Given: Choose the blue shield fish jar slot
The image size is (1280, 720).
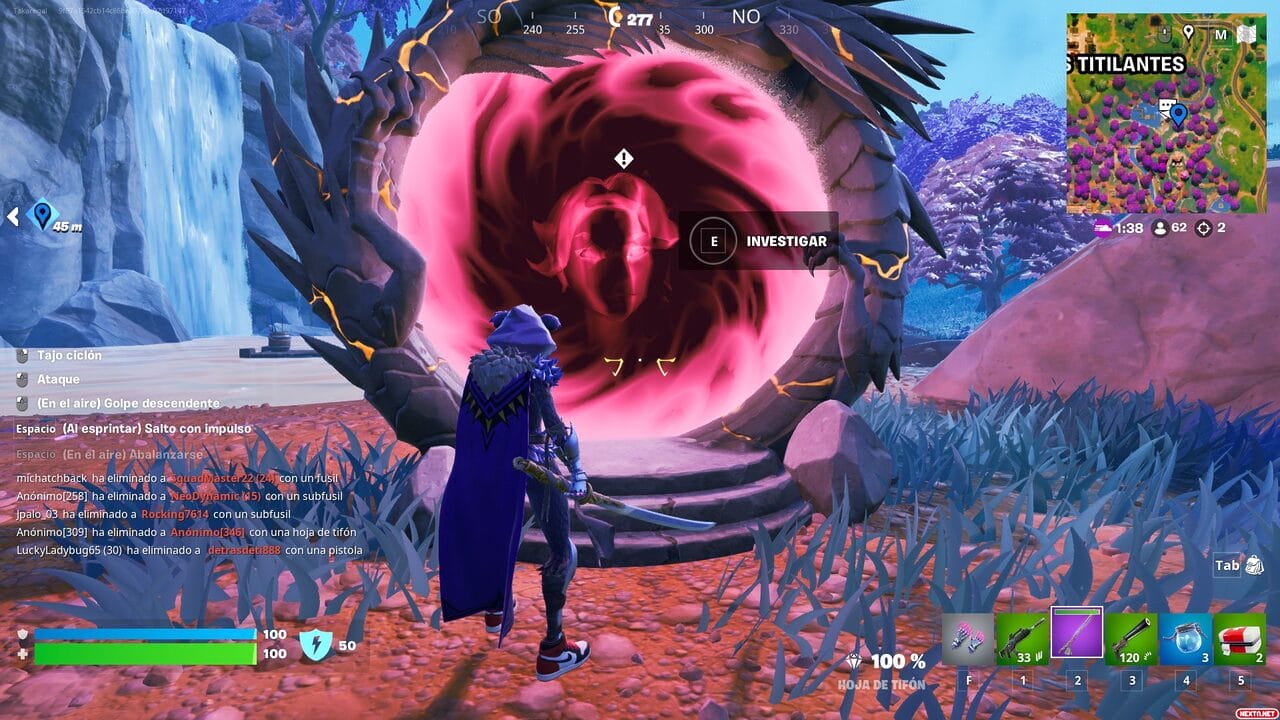Looking at the screenshot, I should point(1185,638).
